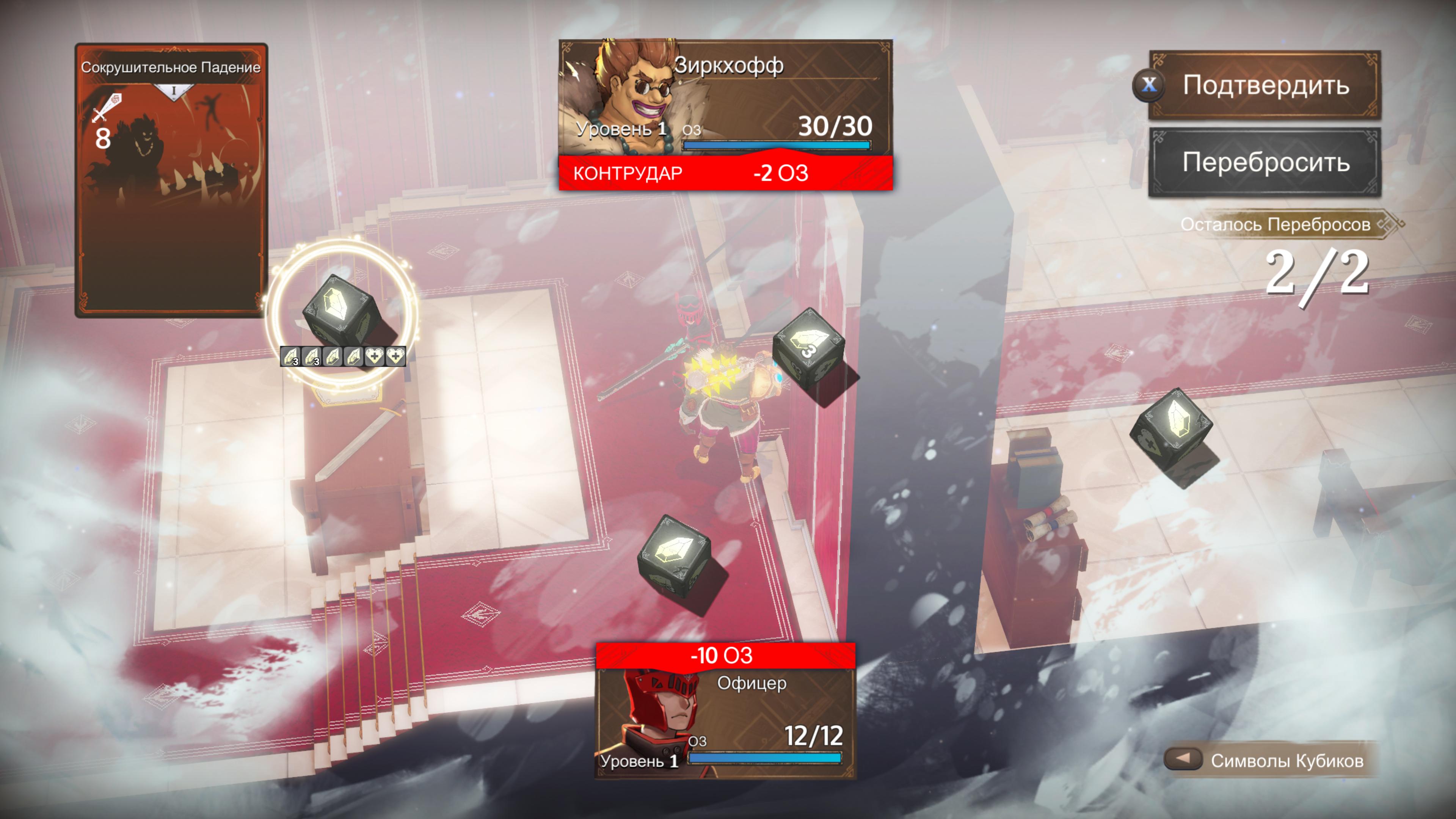This screenshot has height=819, width=1456.
Task: Confirm the roll with Подтвердить
Action: [1265, 85]
